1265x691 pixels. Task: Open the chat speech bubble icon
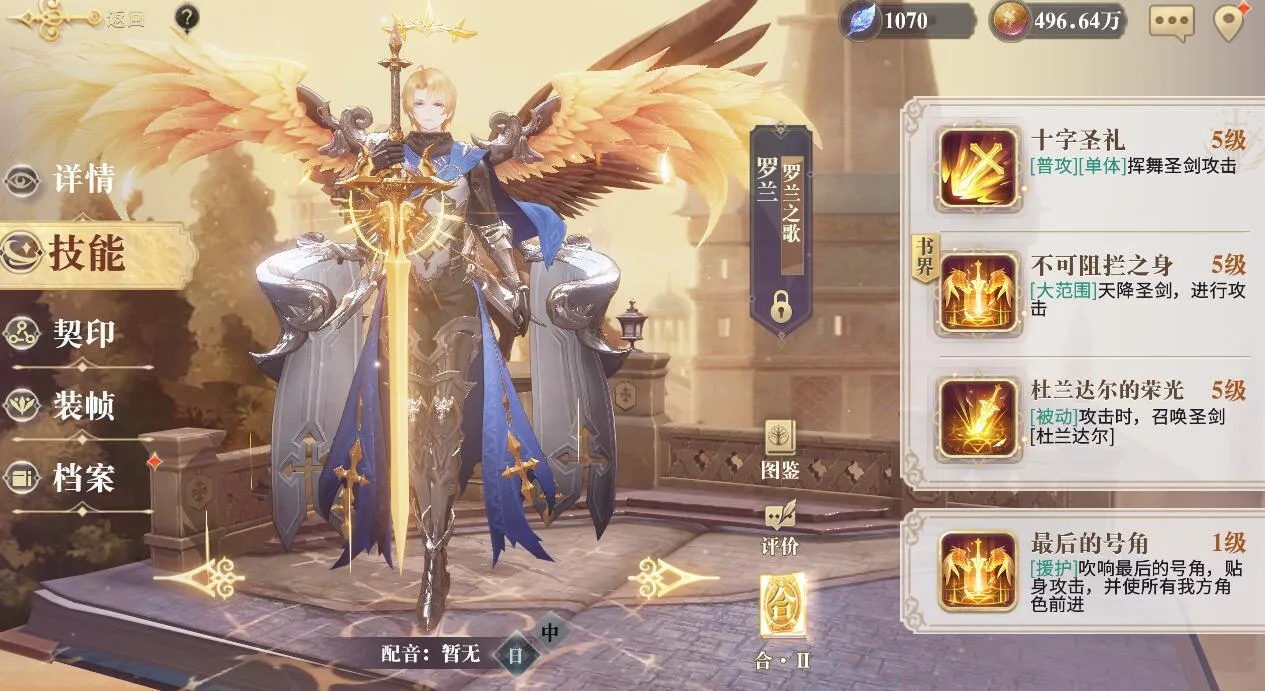(x=1172, y=22)
